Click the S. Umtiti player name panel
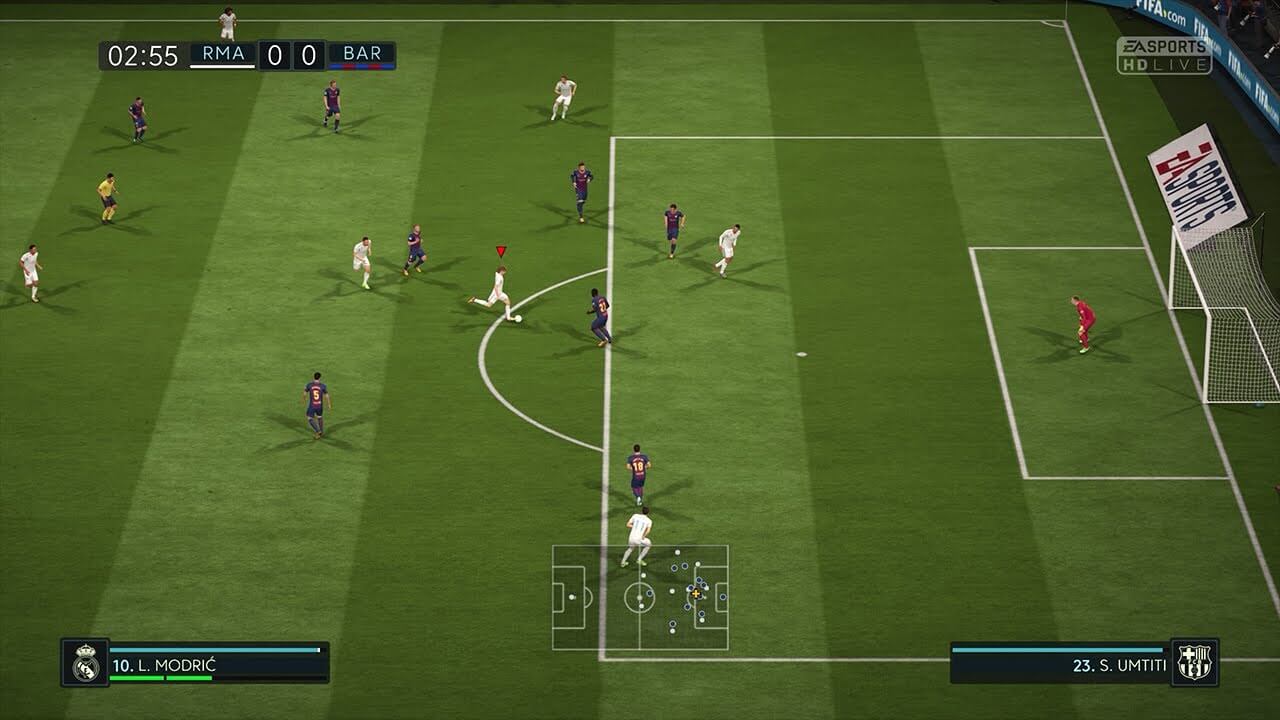Screen dimensions: 1280x720 point(1060,664)
